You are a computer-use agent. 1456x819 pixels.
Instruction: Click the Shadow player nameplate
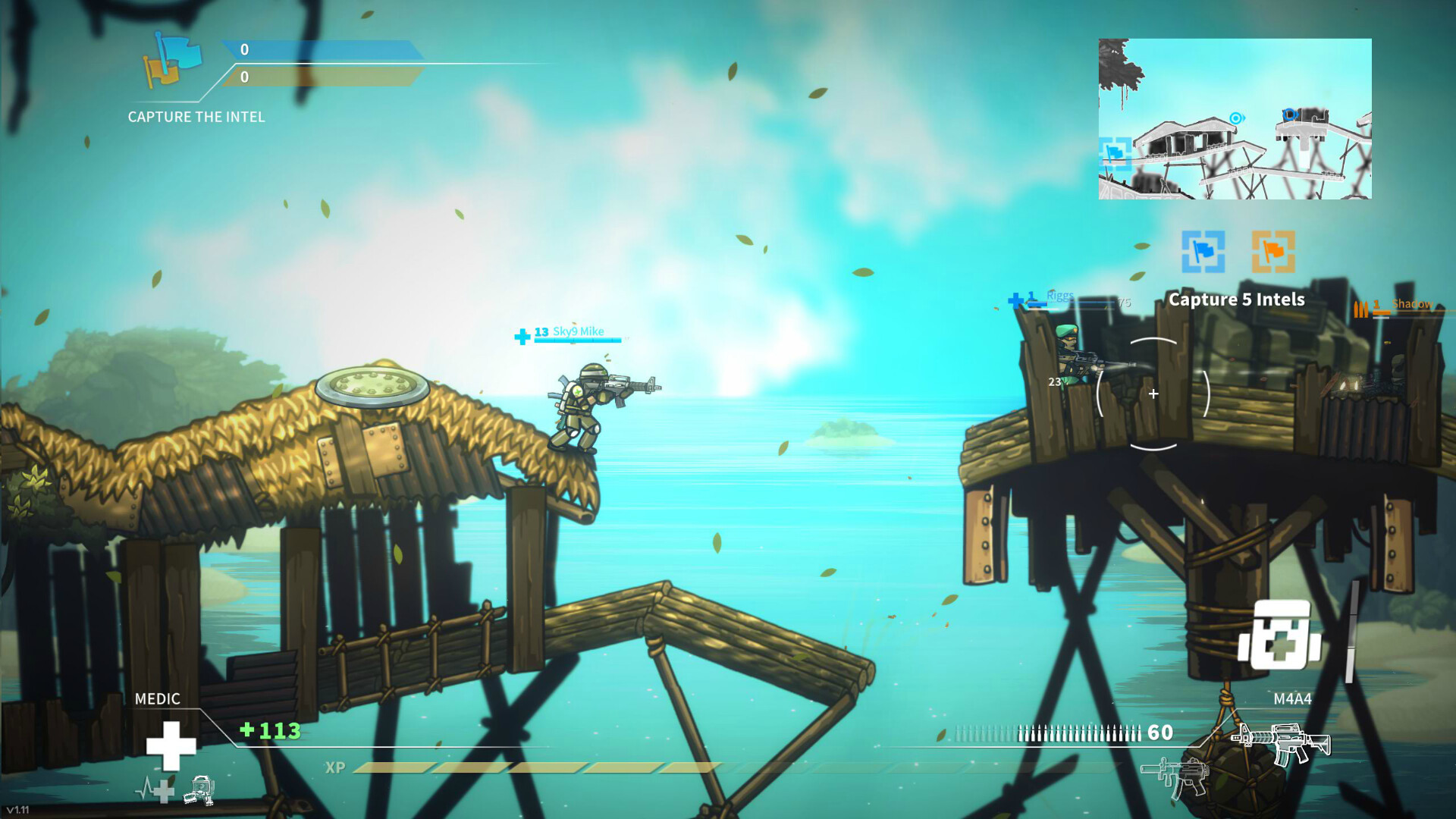point(1412,303)
